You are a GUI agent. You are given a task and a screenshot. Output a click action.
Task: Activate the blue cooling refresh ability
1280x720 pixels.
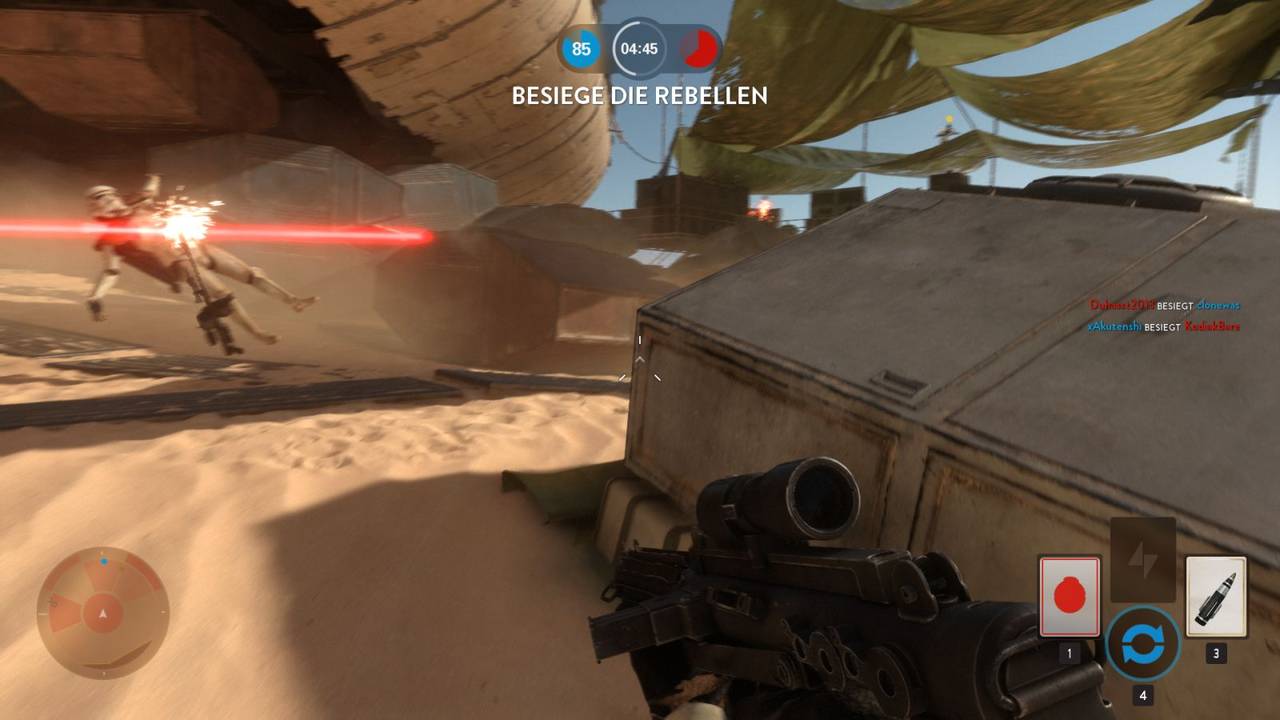pyautogui.click(x=1142, y=644)
